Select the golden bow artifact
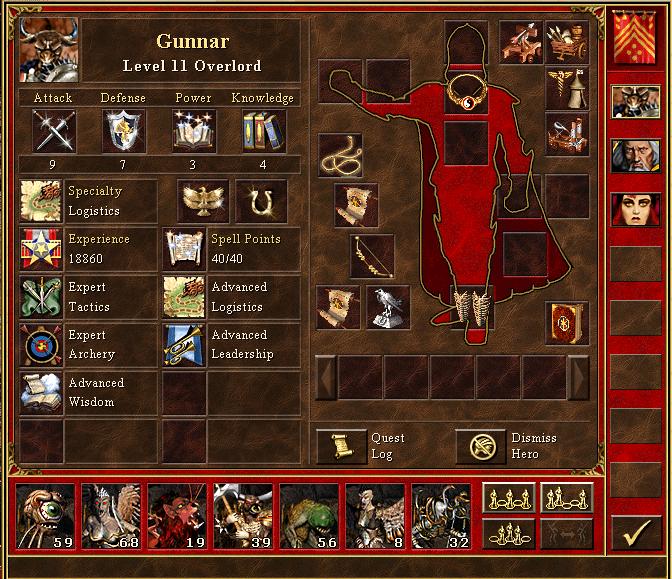Image resolution: width=672 pixels, height=579 pixels. pos(371,255)
